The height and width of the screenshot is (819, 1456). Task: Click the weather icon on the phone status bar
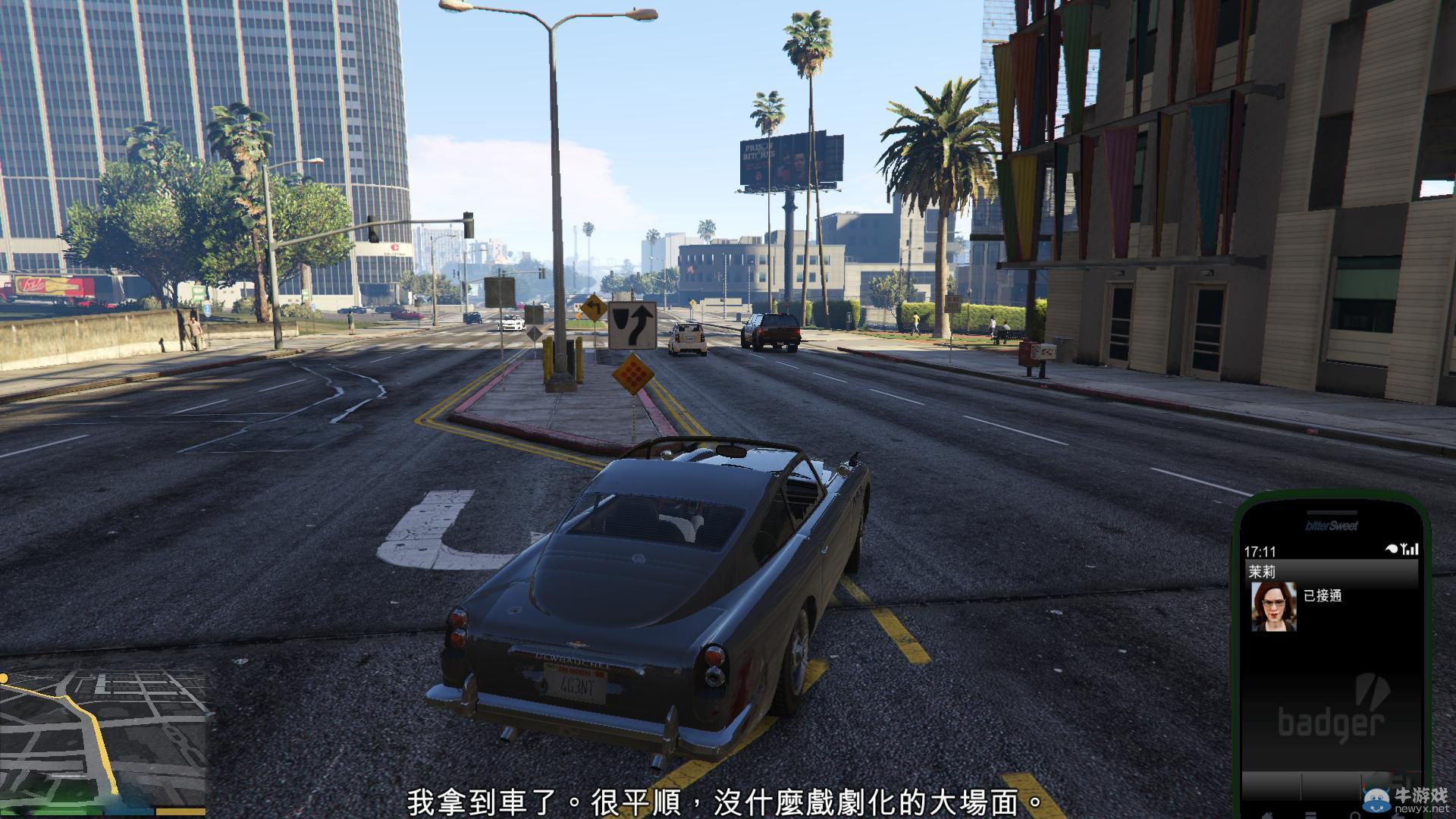pyautogui.click(x=1391, y=548)
